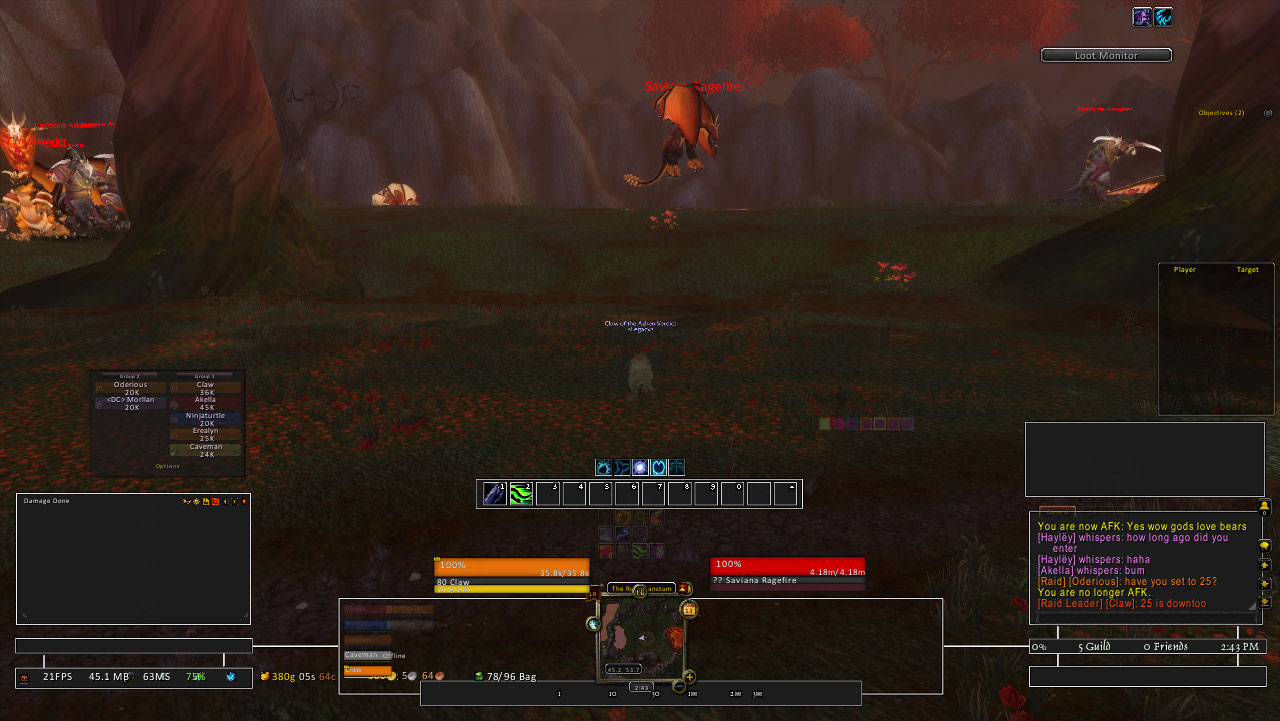The width and height of the screenshot is (1280, 721).
Task: Open raid frame Options
Action: point(168,466)
